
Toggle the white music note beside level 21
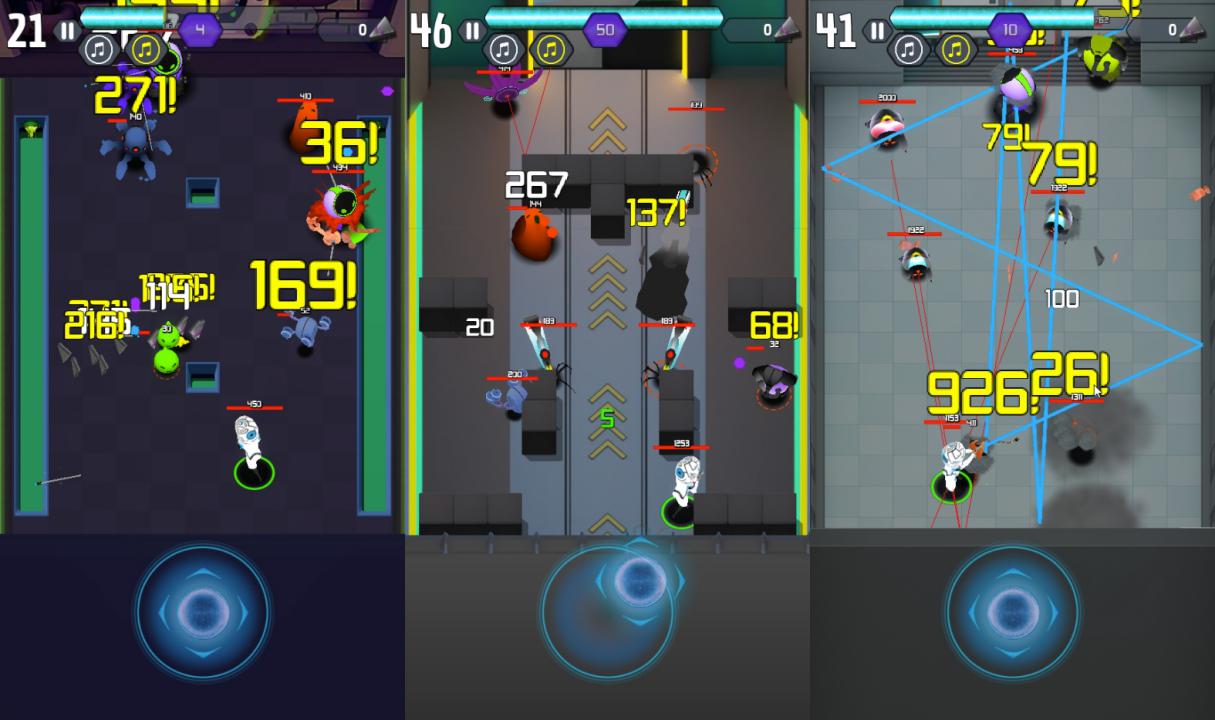coord(98,49)
